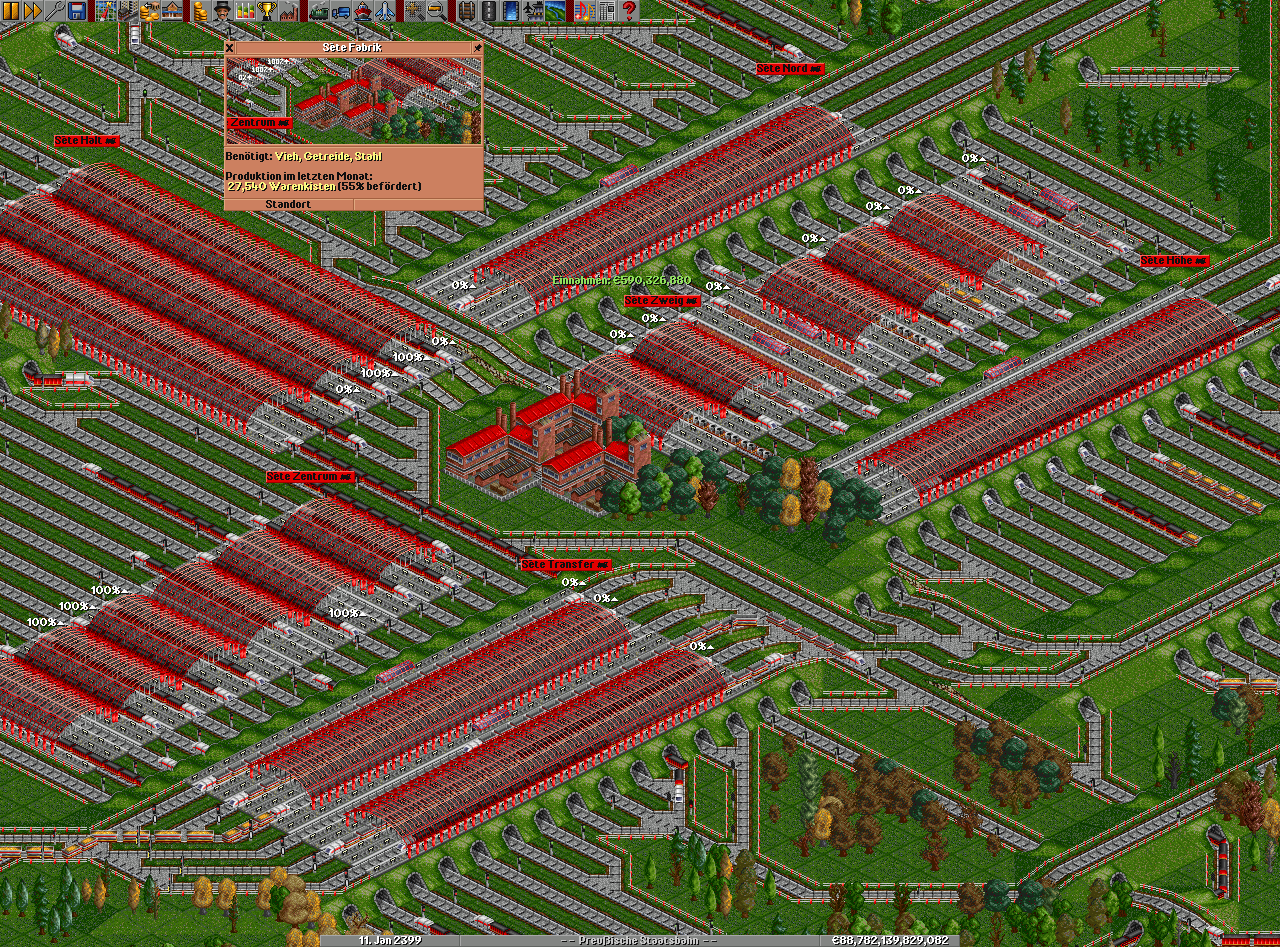
Task: Show the bar chart graphs menu
Action: pyautogui.click(x=244, y=11)
